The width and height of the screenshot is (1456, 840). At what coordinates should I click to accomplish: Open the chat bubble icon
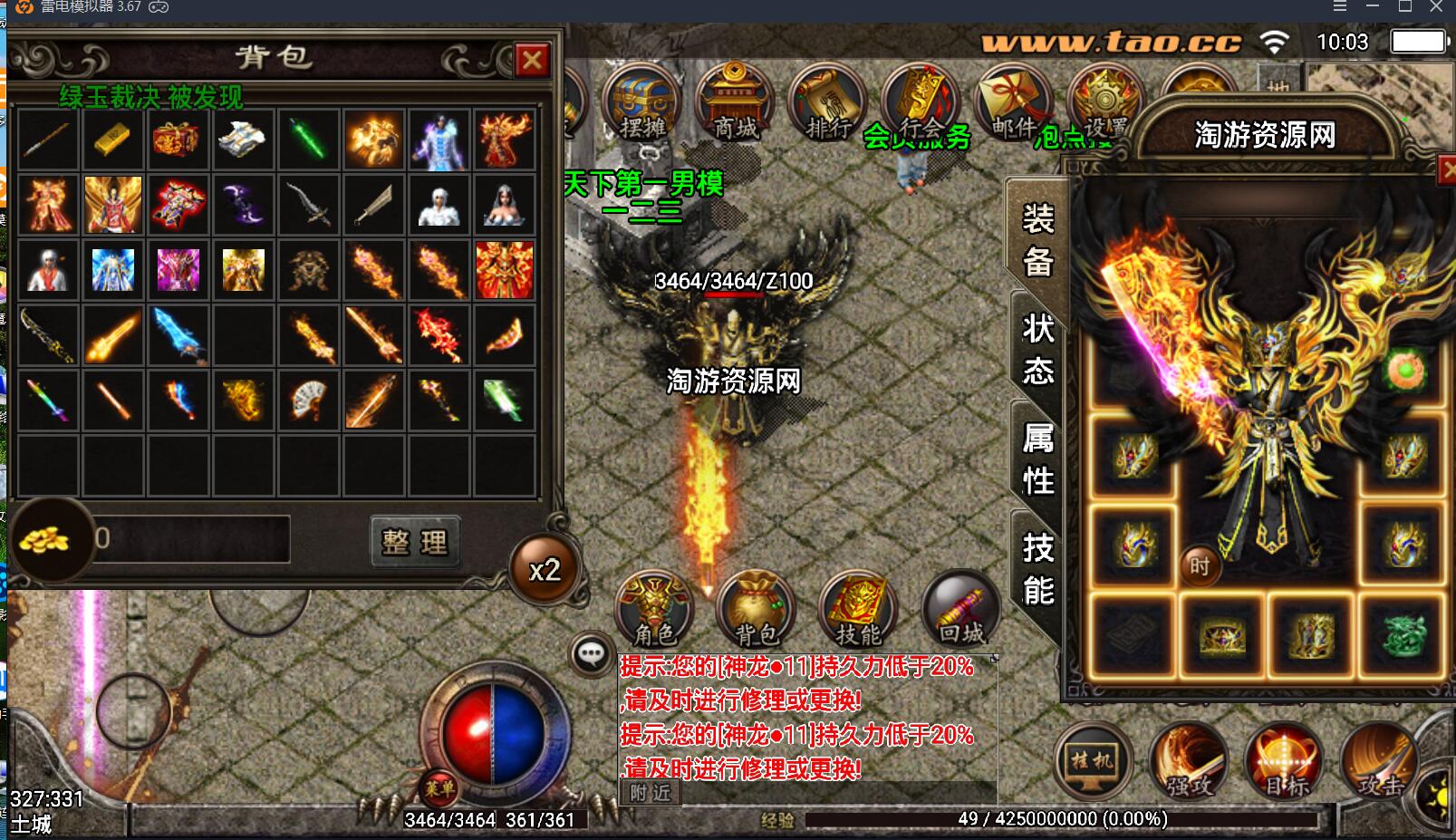coord(592,652)
